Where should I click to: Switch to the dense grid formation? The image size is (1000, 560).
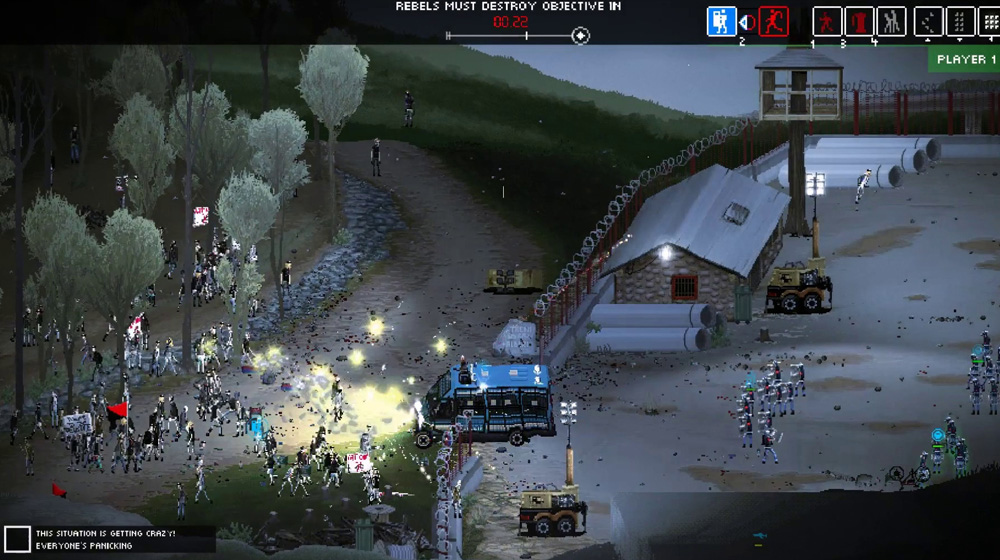click(990, 21)
